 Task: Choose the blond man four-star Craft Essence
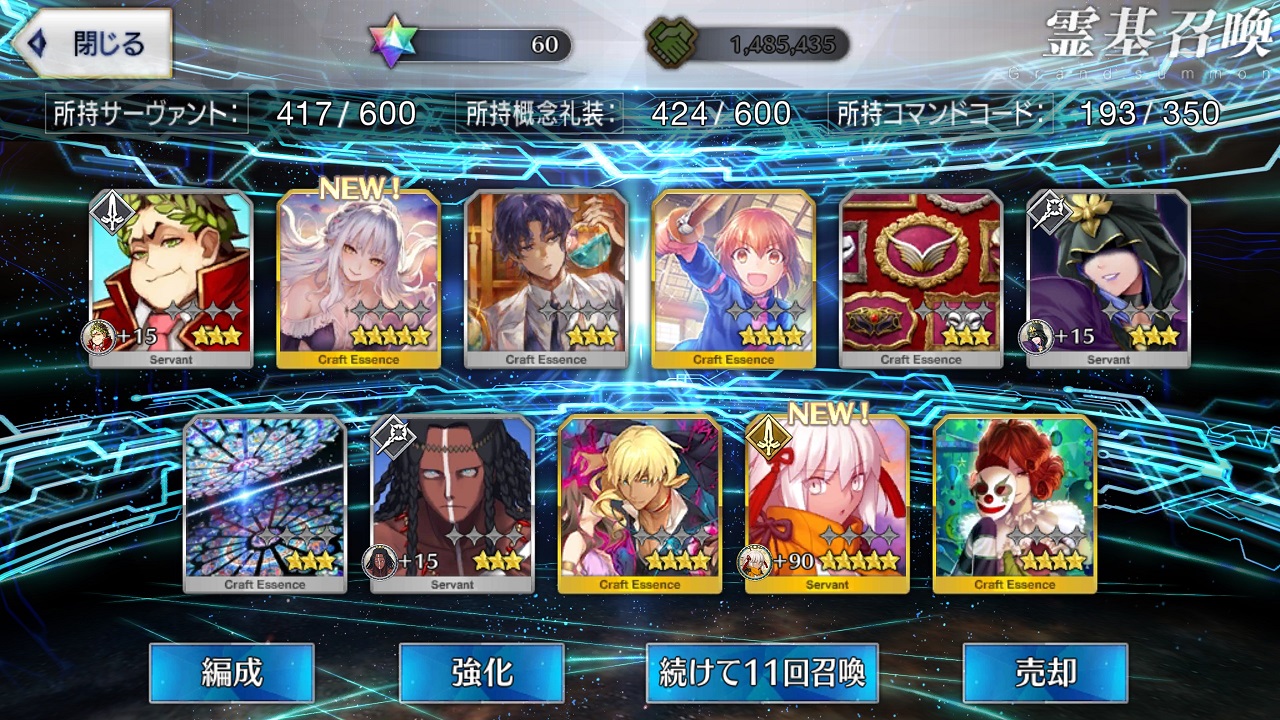tap(640, 503)
